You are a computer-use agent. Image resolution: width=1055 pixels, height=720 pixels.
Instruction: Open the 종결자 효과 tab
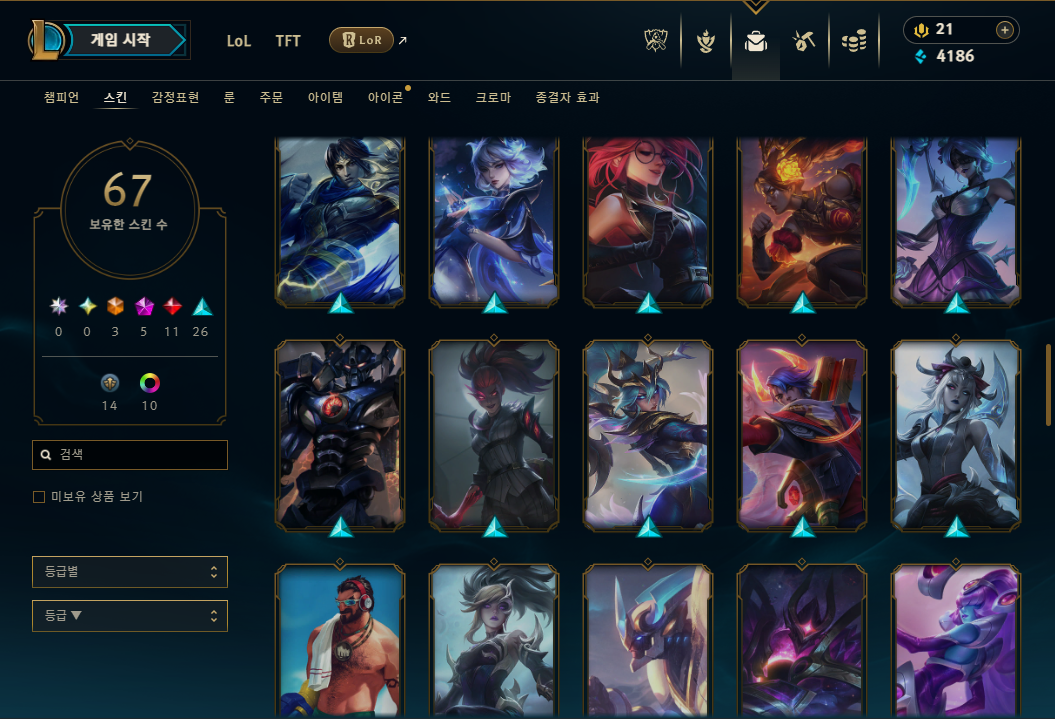(567, 98)
